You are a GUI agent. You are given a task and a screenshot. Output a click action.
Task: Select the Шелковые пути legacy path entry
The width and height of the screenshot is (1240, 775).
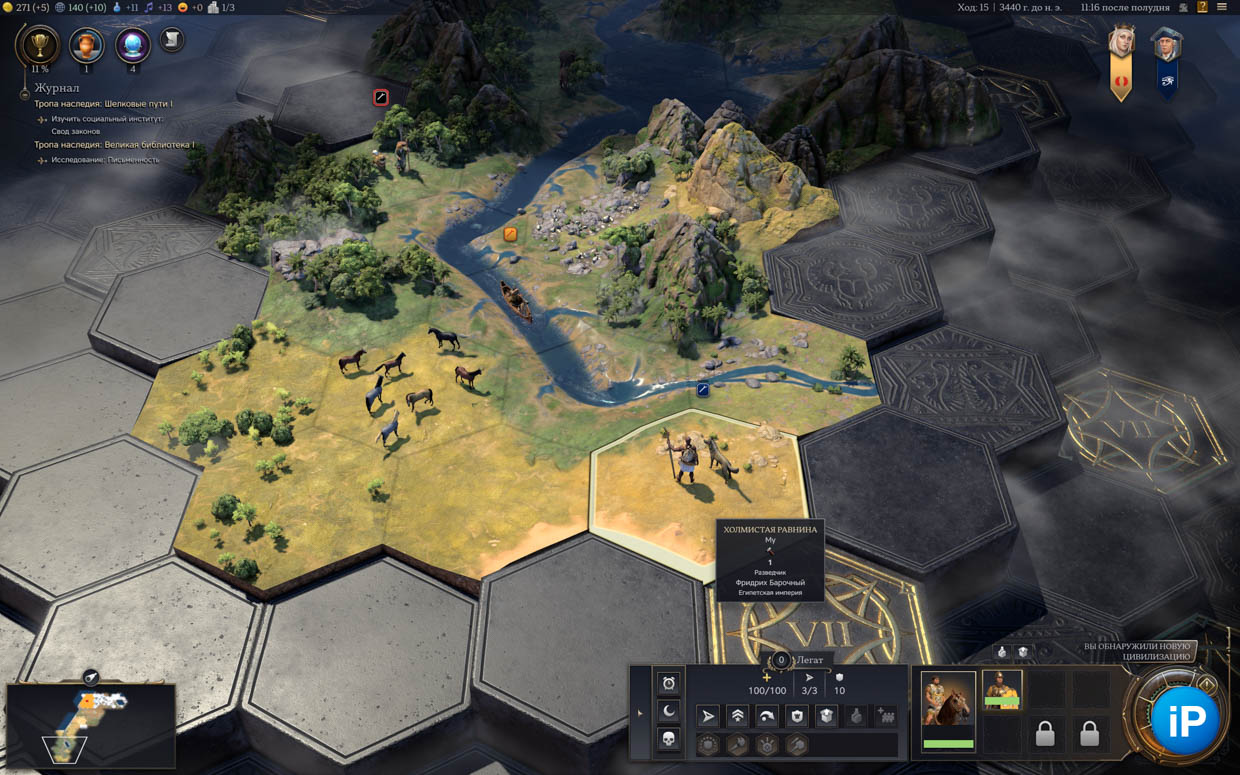[x=103, y=104]
